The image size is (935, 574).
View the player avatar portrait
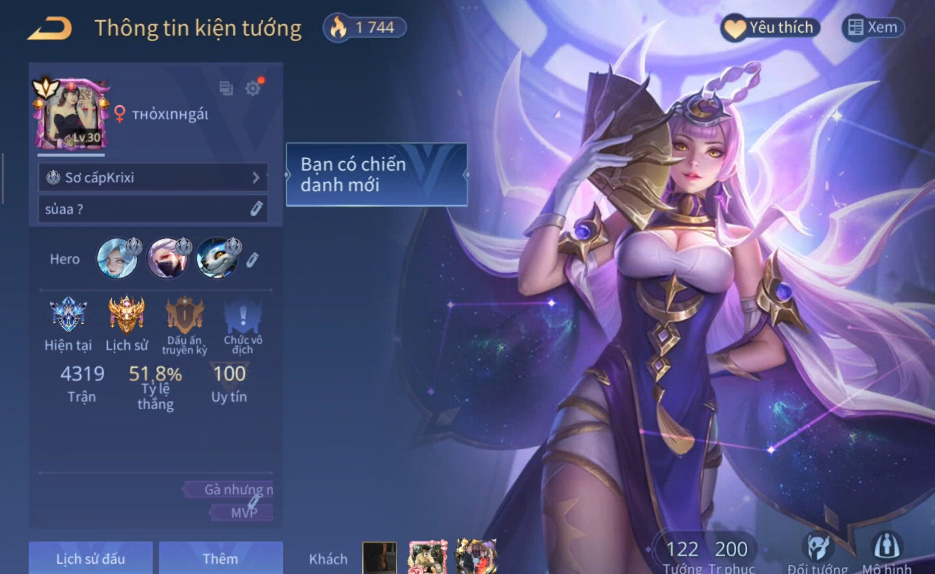(71, 114)
